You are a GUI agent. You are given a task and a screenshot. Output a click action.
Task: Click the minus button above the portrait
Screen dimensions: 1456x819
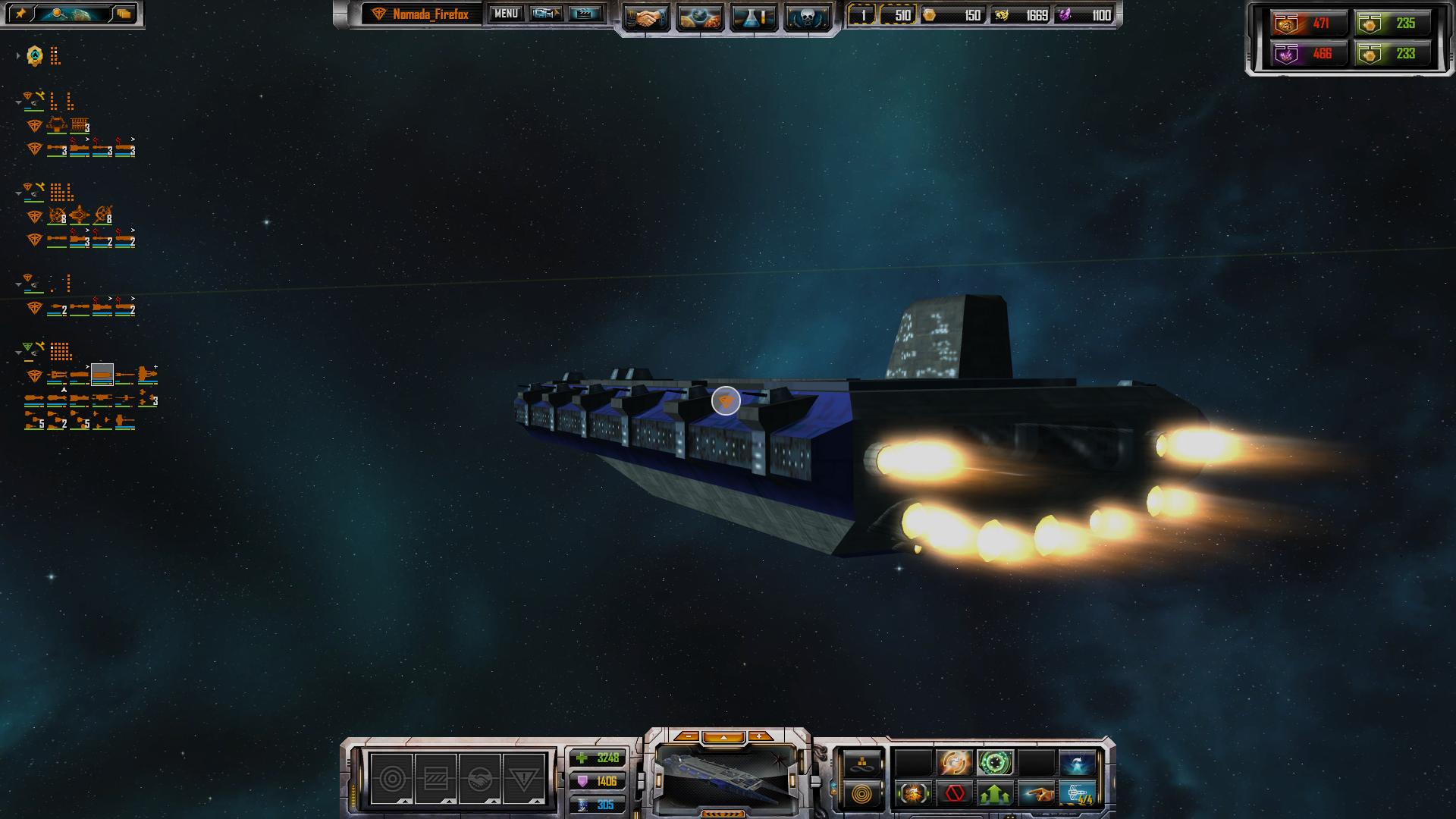[x=688, y=736]
